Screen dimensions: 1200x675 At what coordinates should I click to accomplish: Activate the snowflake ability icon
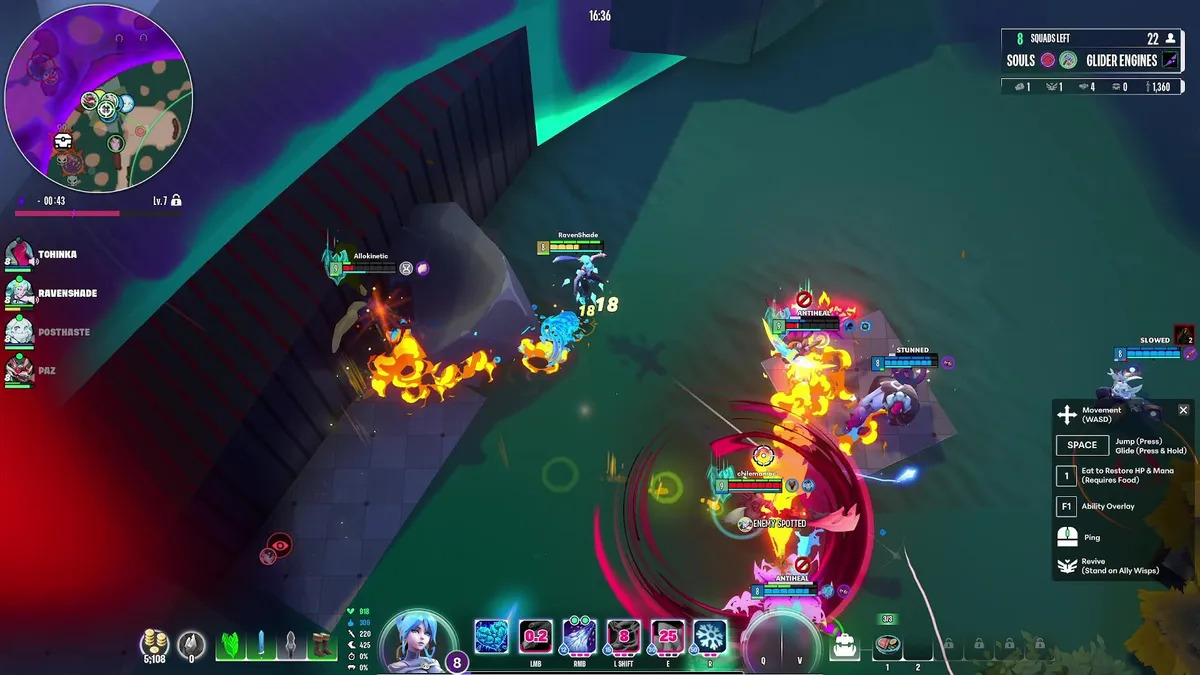[x=710, y=636]
